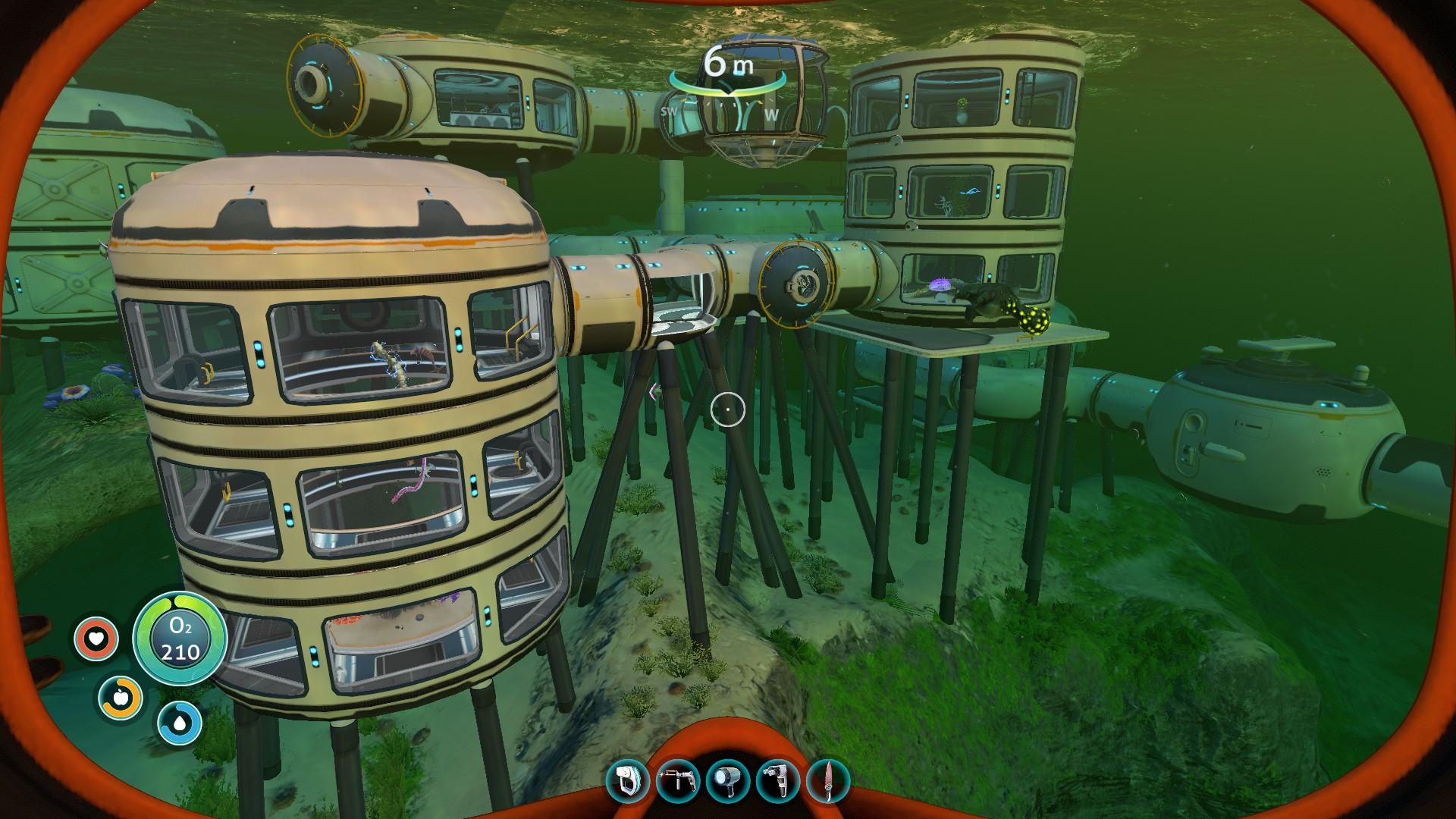Select the scanner tool hotbar slot
1456x819 pixels.
pyautogui.click(x=629, y=782)
